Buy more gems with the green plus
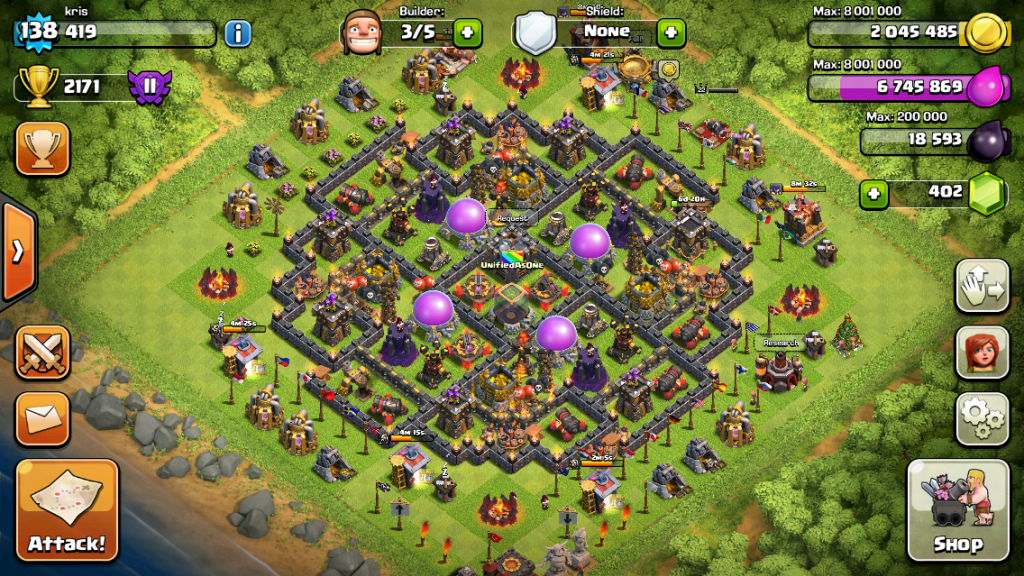 (874, 192)
